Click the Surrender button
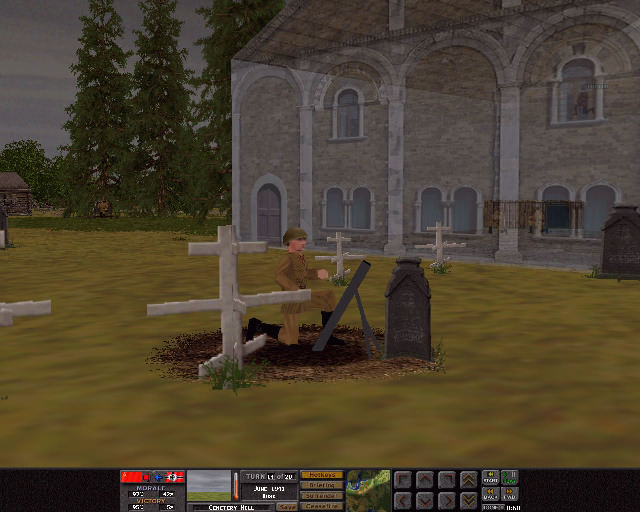Image resolution: width=640 pixels, height=512 pixels. 321,496
